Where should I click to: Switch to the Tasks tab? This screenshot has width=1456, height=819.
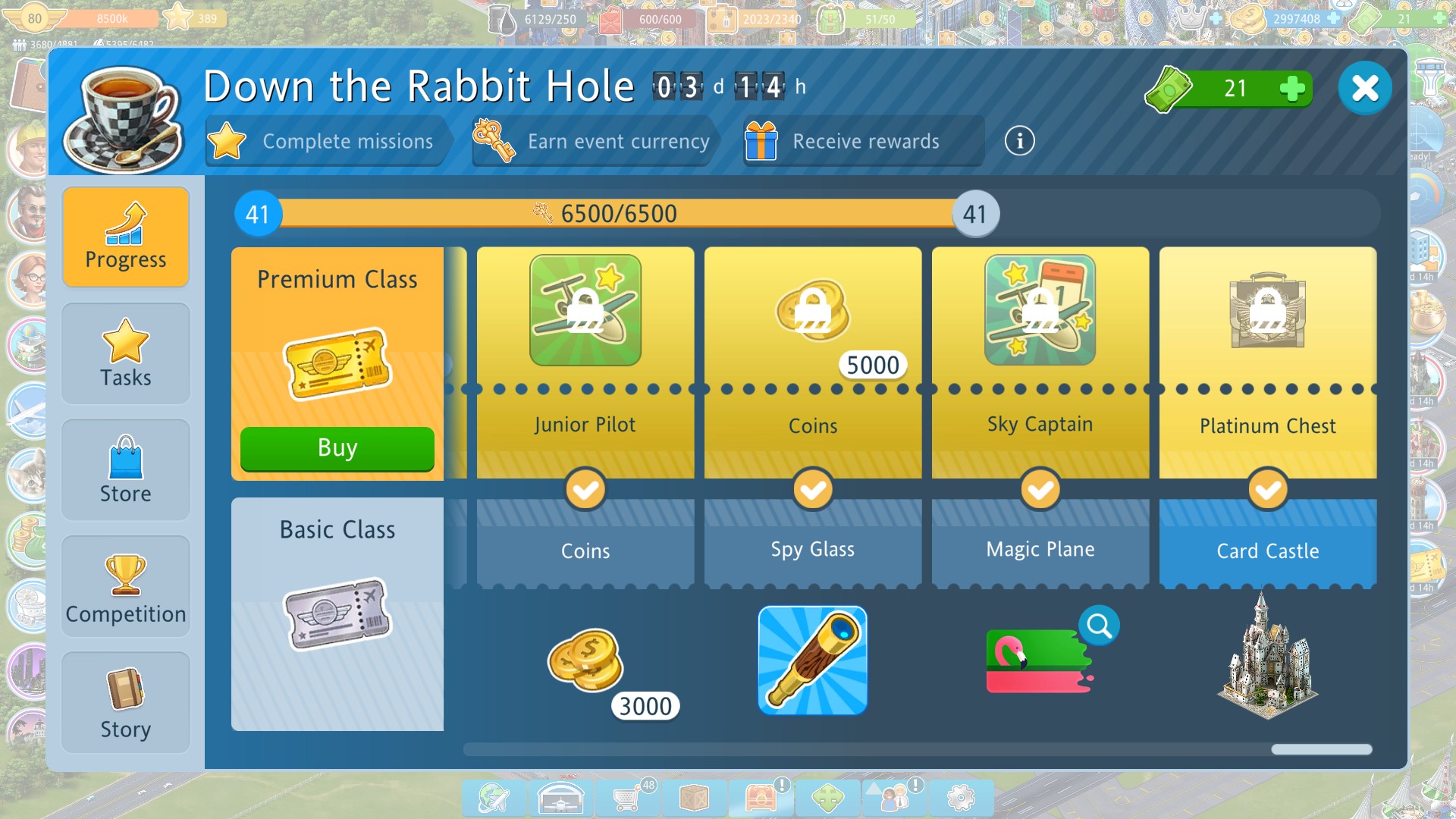(126, 354)
